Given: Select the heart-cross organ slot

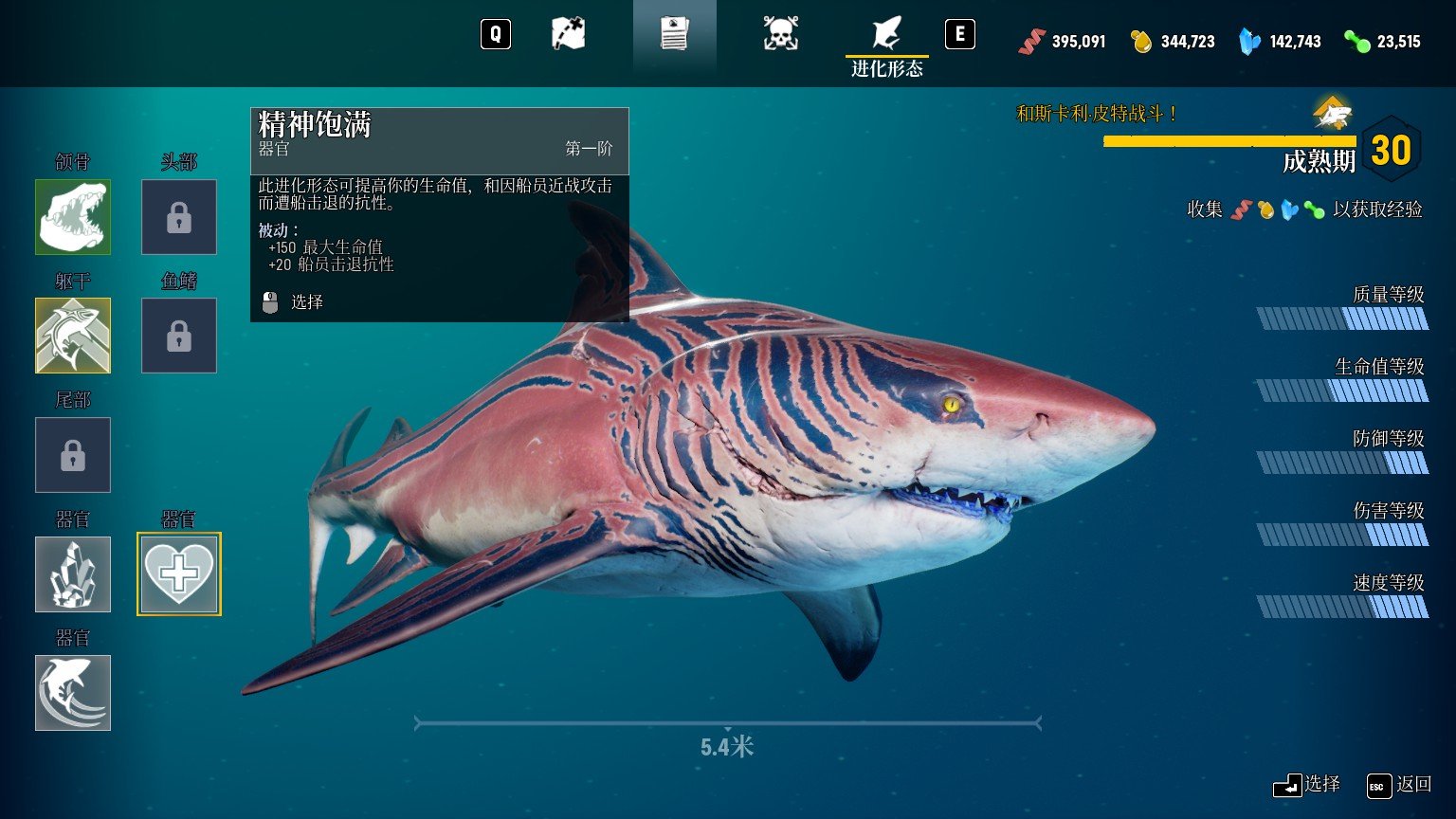Looking at the screenshot, I should click(179, 574).
